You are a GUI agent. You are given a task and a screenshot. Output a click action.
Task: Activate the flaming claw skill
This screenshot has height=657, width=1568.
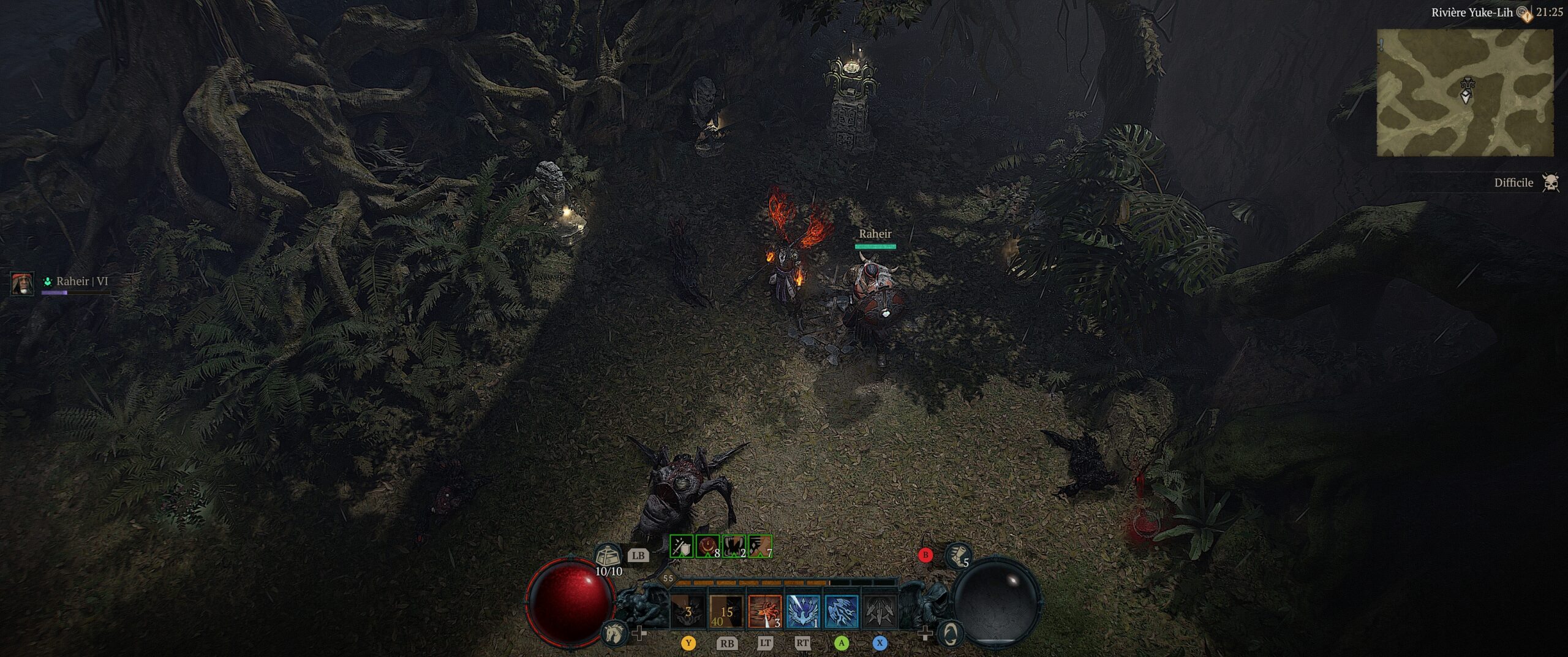click(x=764, y=611)
